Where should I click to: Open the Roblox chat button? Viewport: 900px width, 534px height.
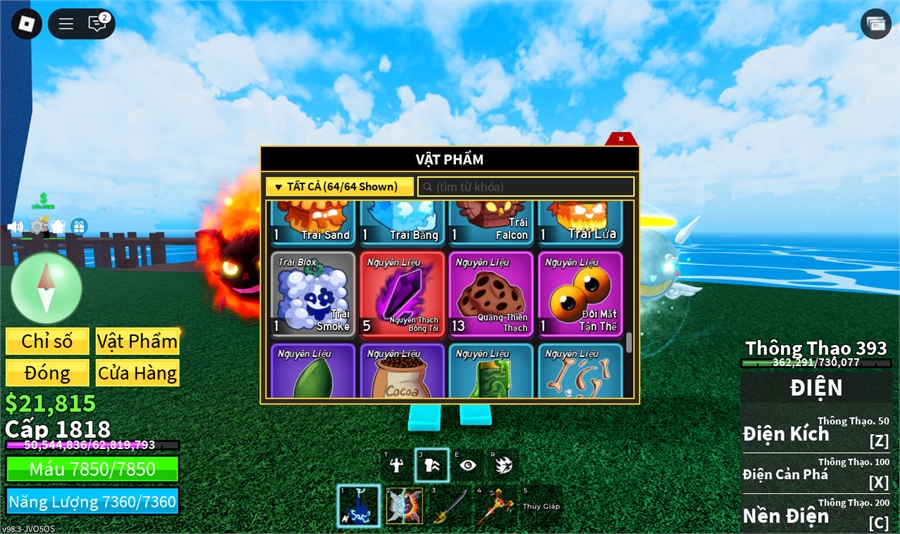97,24
